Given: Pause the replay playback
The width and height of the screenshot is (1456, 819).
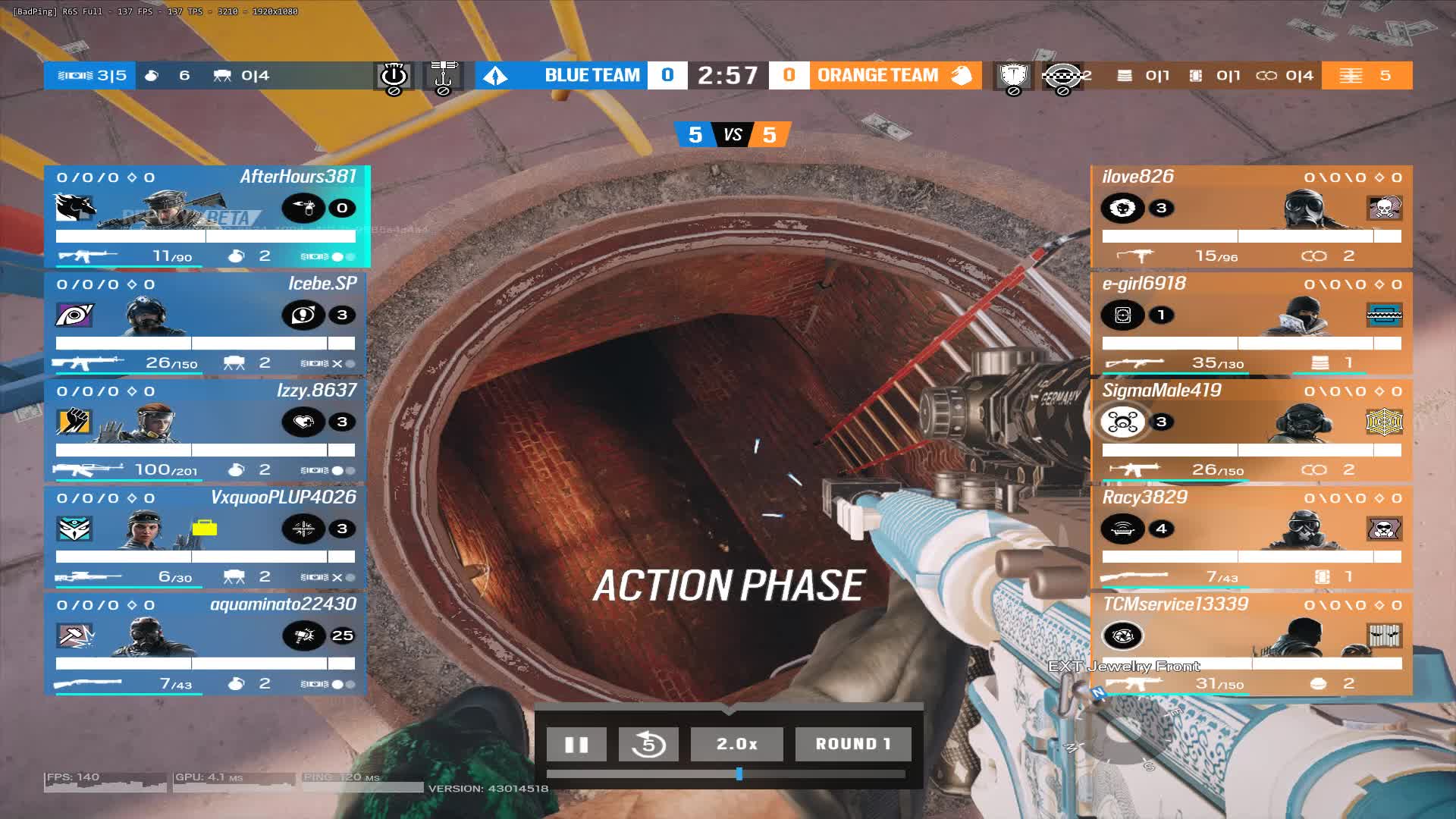Looking at the screenshot, I should 576,744.
